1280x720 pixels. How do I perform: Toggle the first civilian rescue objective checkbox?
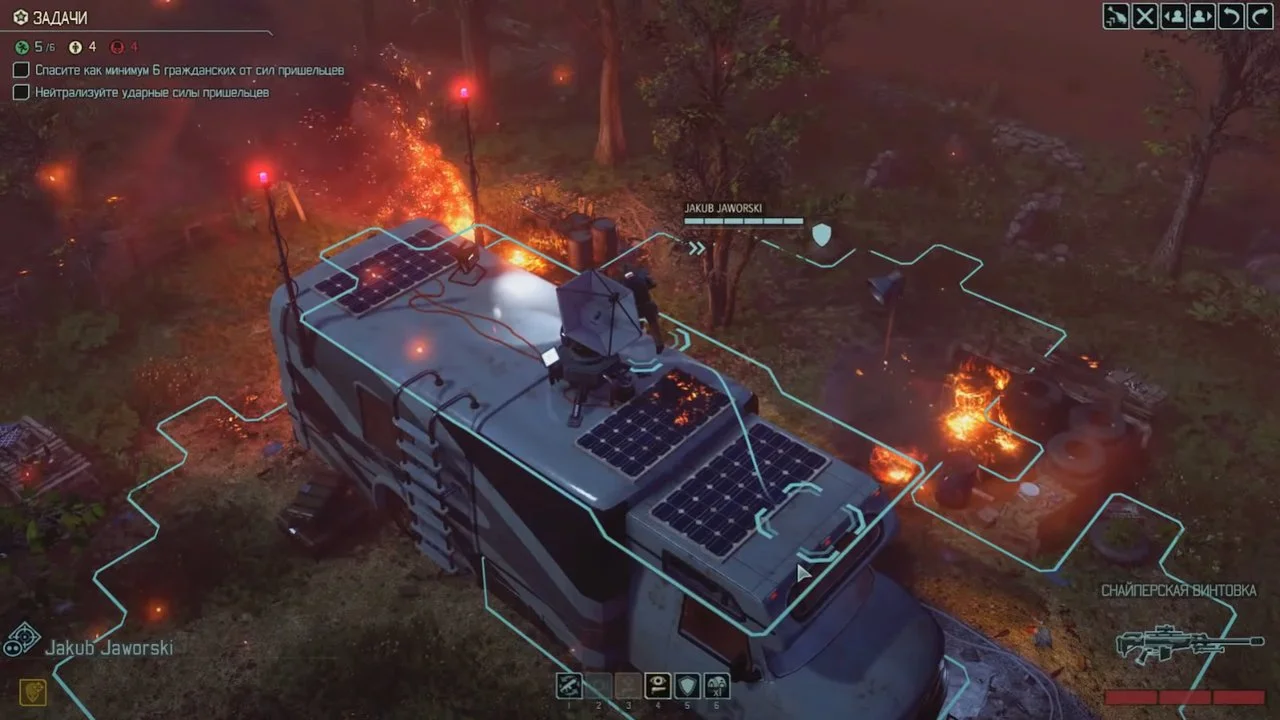click(20, 70)
